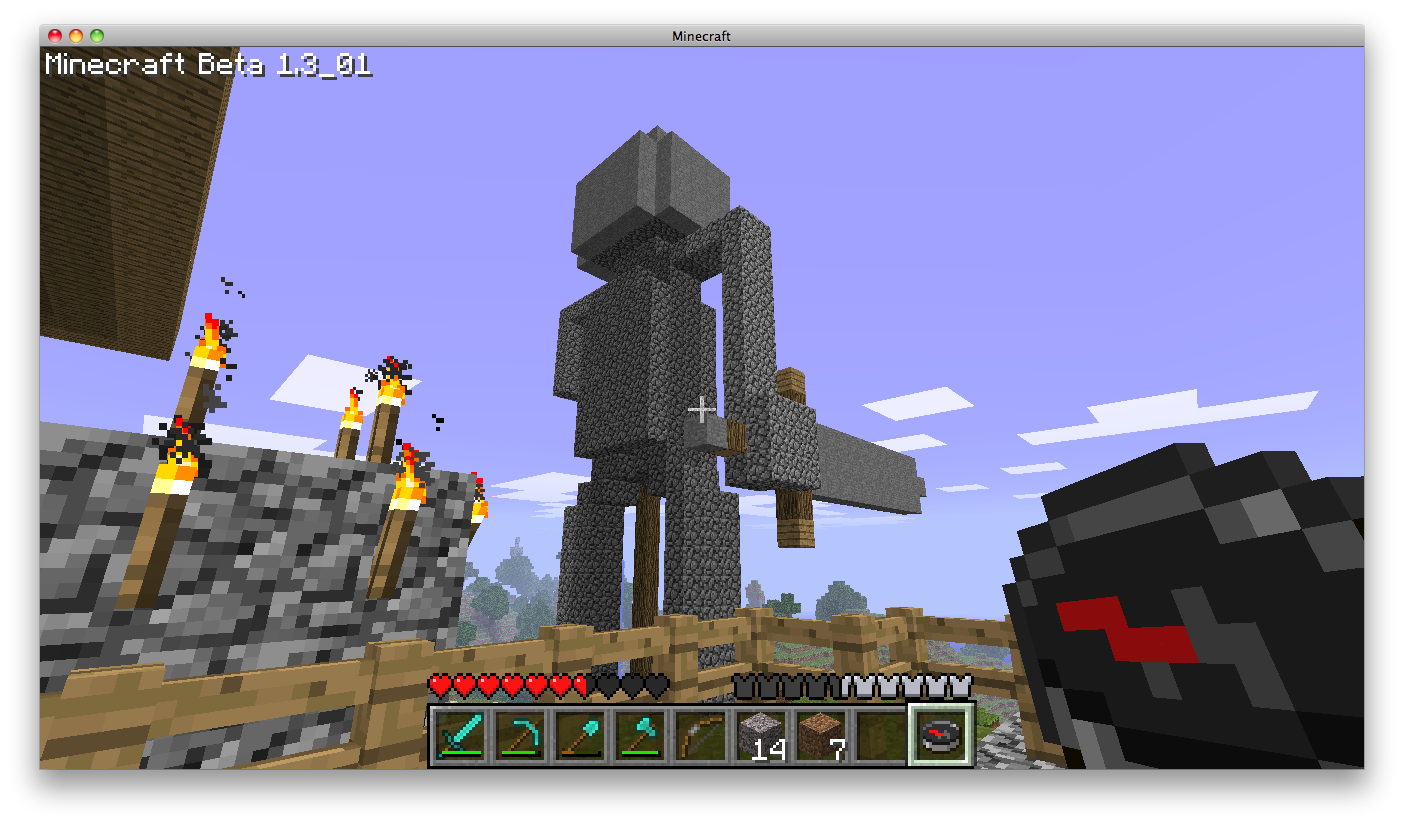Image resolution: width=1404 pixels, height=824 pixels.
Task: Pick the gravel stack of 14
Action: (760, 736)
